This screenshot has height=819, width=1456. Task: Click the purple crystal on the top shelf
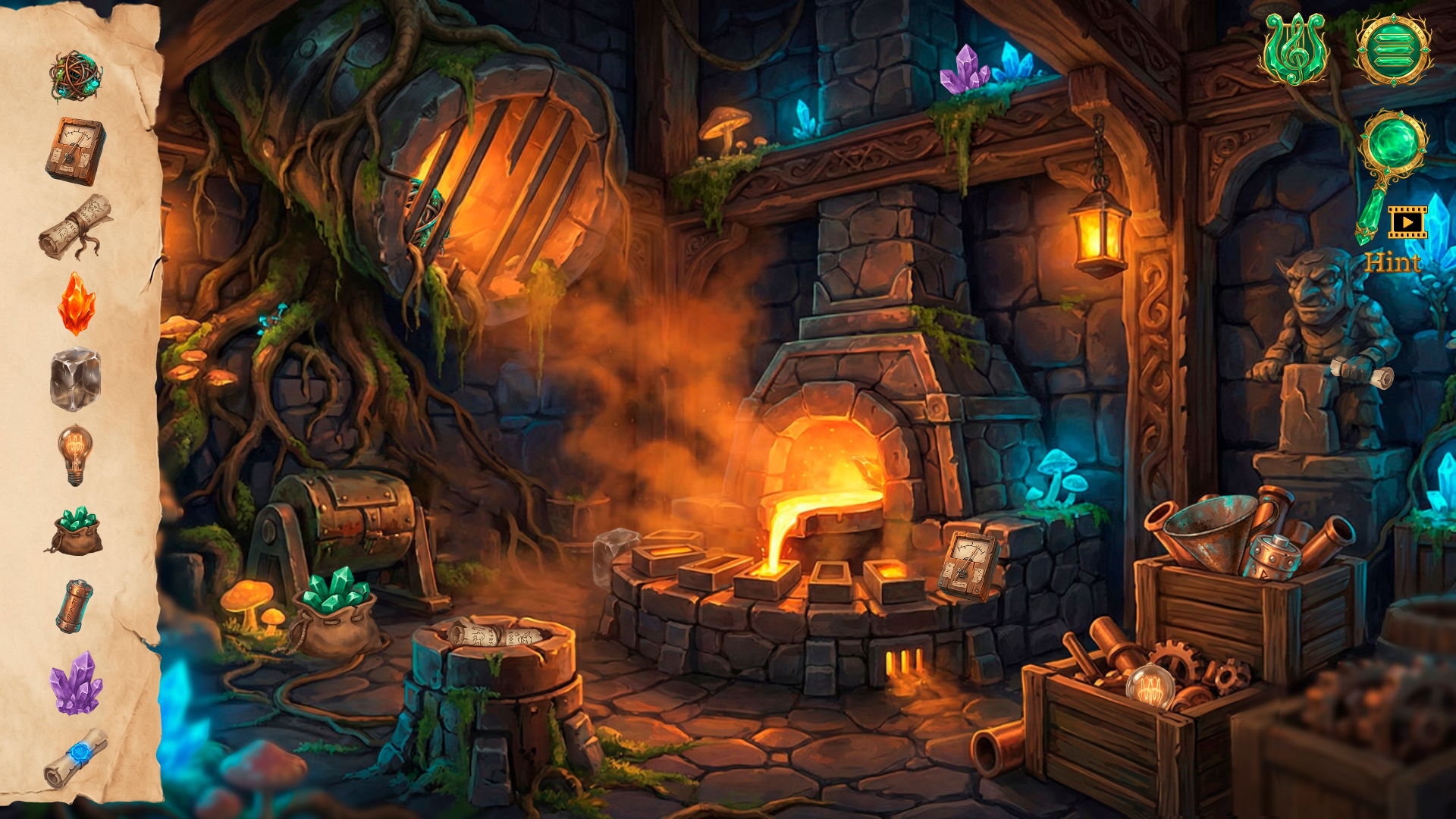967,72
